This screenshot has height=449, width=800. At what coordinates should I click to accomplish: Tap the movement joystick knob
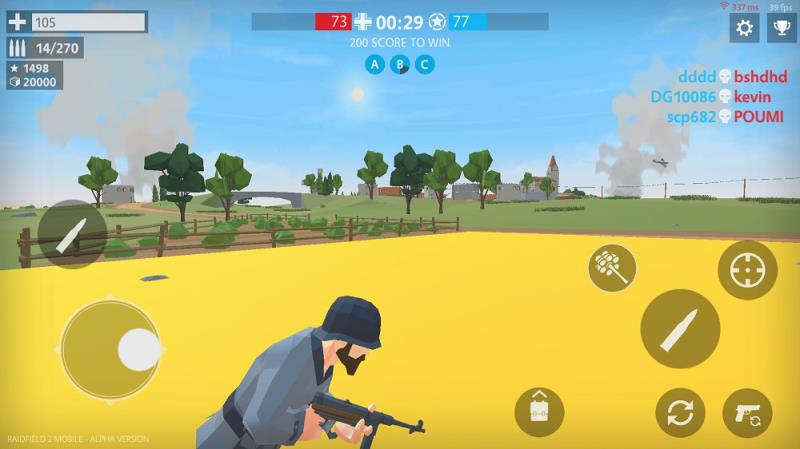(138, 349)
